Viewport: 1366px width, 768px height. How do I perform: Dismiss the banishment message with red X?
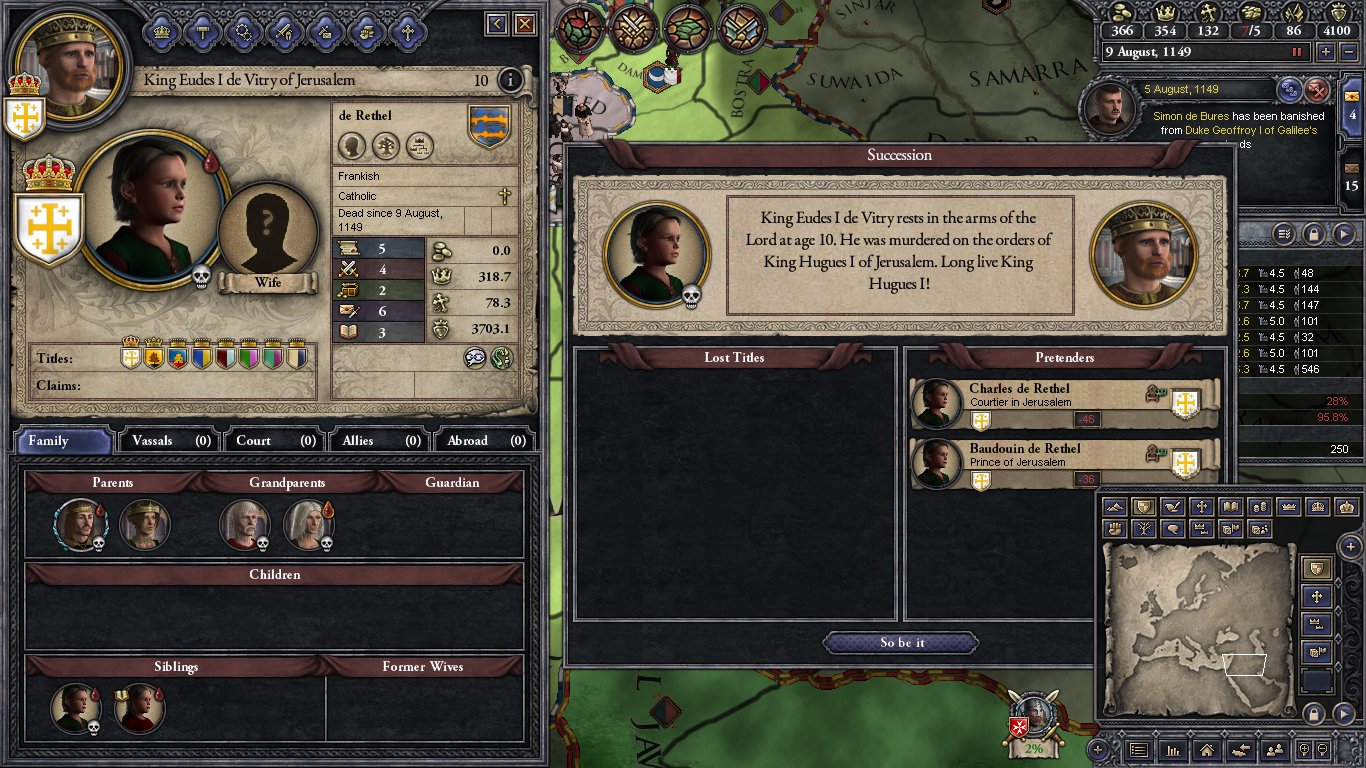(x=1318, y=90)
